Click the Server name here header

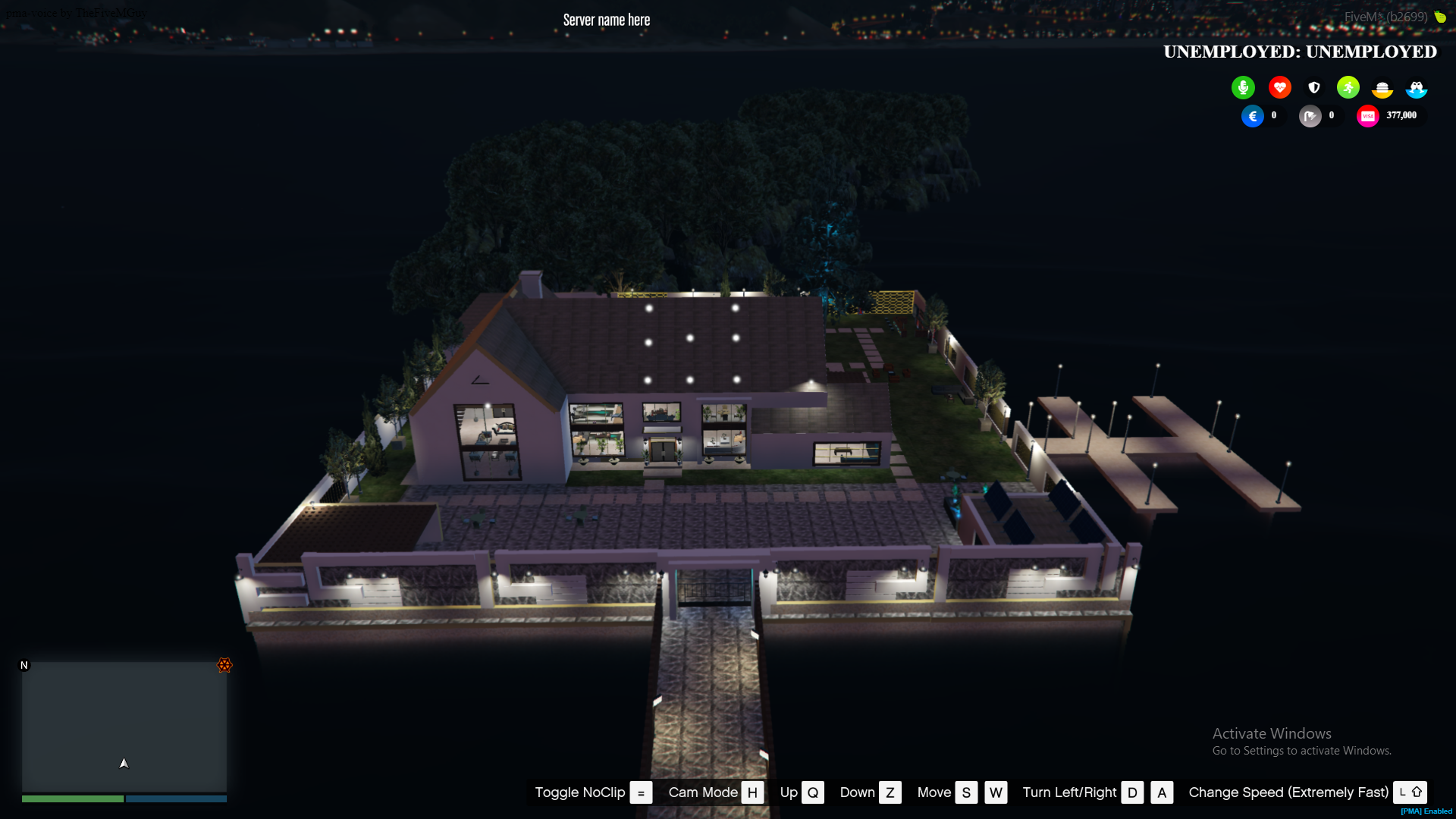tap(606, 20)
